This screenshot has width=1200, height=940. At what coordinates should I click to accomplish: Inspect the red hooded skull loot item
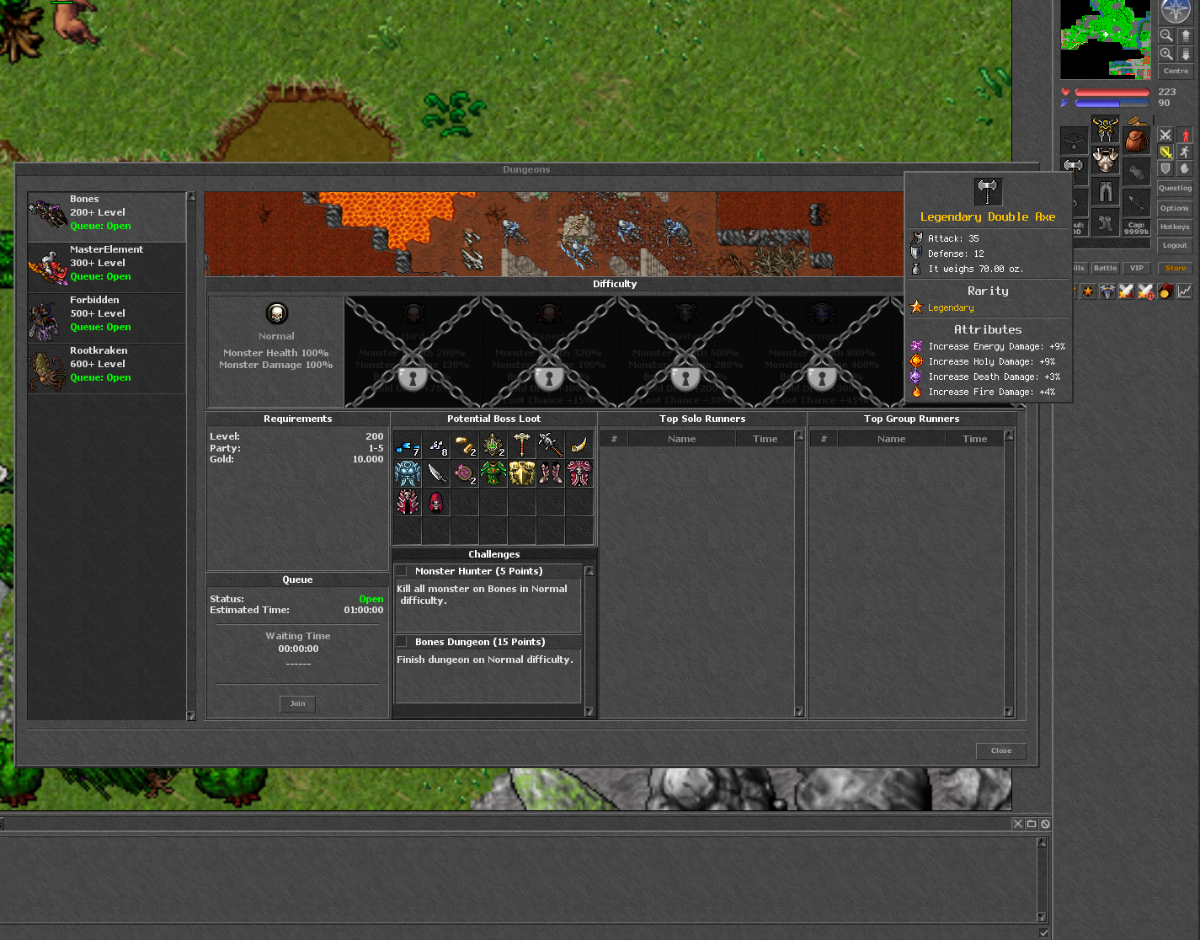click(436, 502)
